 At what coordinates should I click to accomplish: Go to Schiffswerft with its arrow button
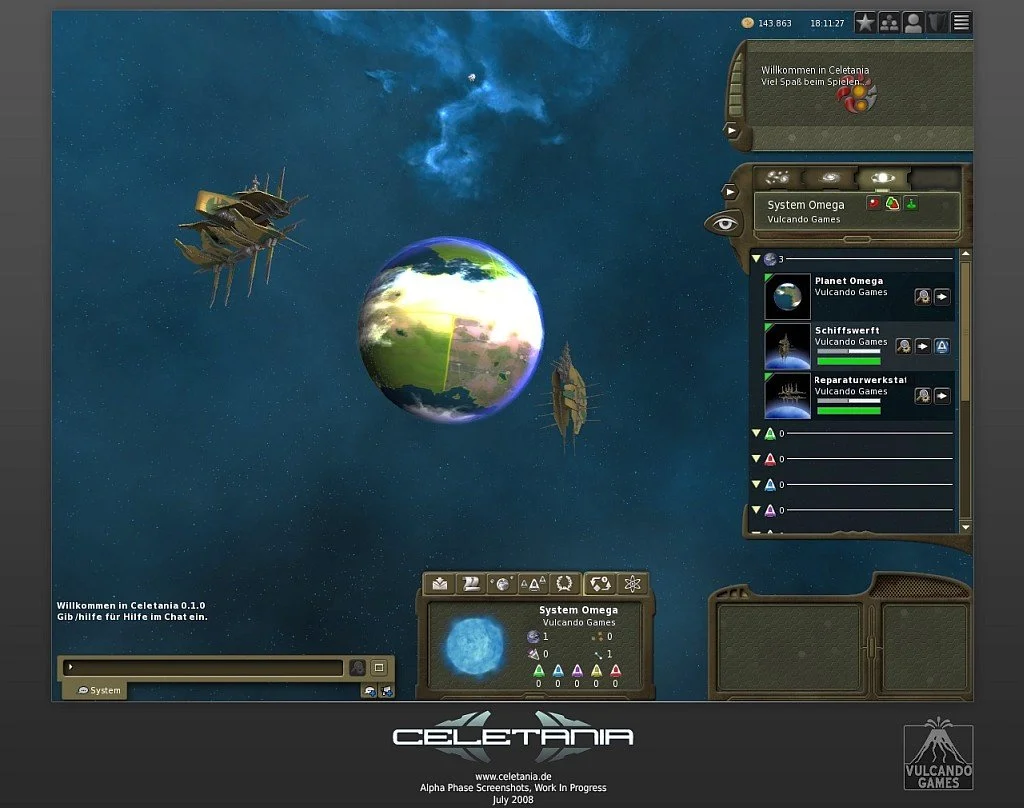point(923,346)
